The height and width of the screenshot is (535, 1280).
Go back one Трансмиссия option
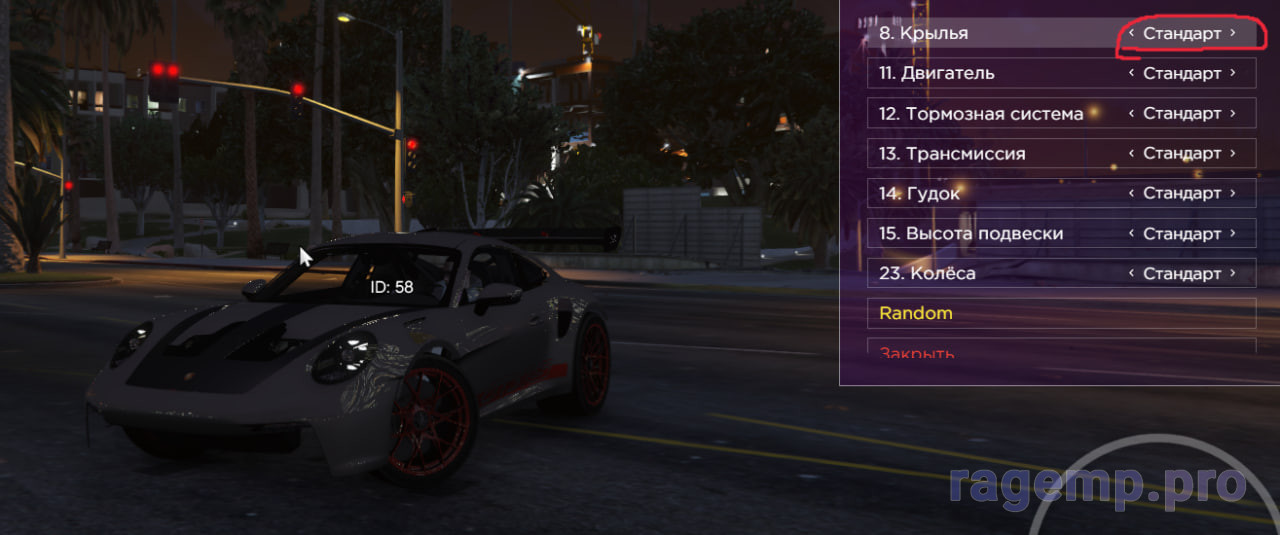click(1131, 153)
